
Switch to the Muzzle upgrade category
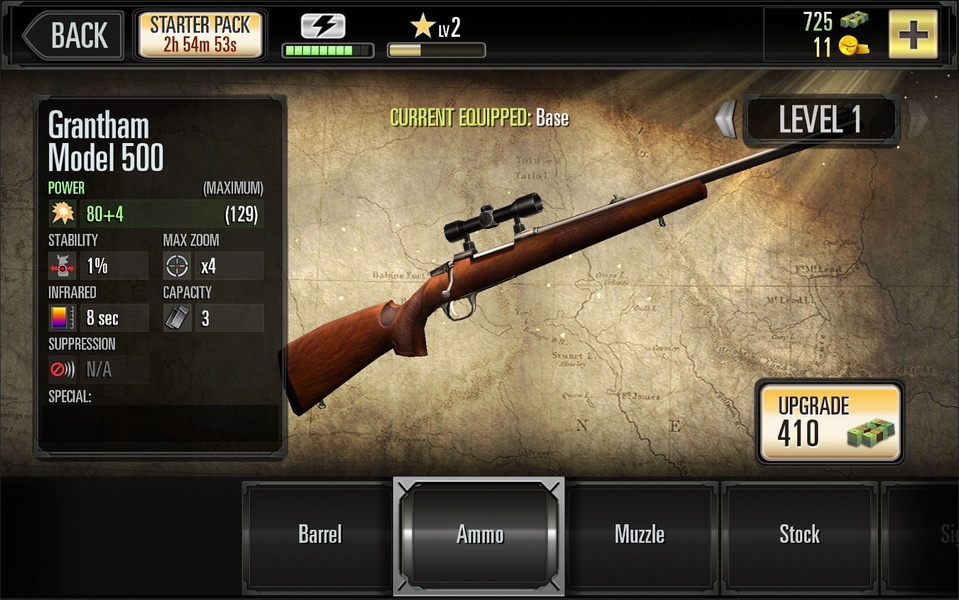(x=639, y=534)
